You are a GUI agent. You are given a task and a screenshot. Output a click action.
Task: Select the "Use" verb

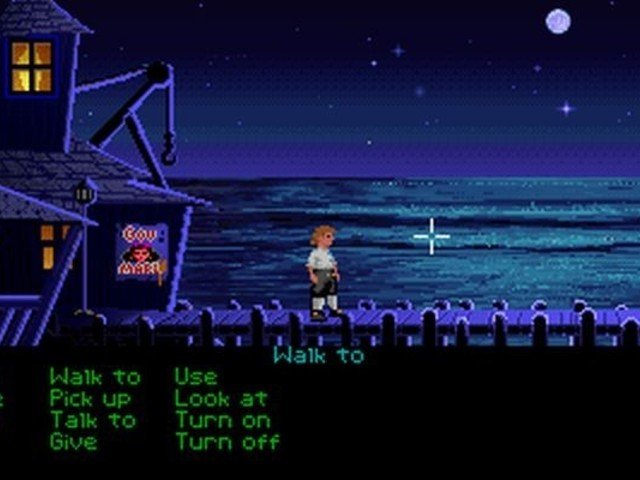195,377
